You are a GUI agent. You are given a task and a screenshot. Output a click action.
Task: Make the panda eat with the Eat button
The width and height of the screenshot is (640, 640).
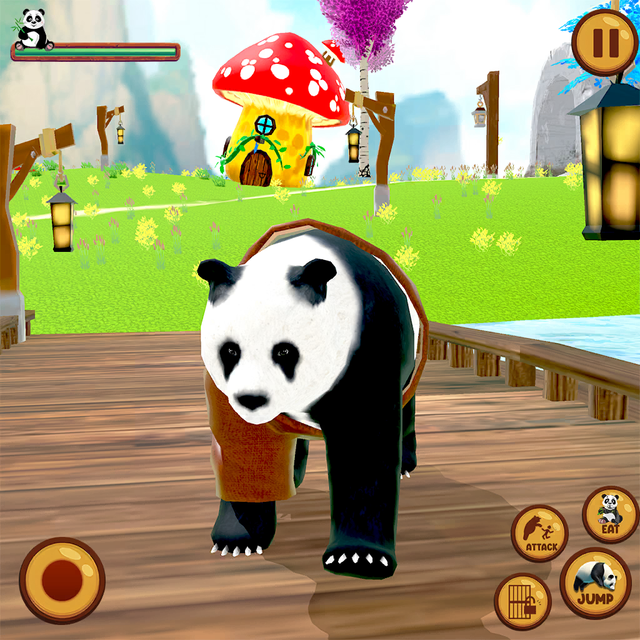(609, 514)
